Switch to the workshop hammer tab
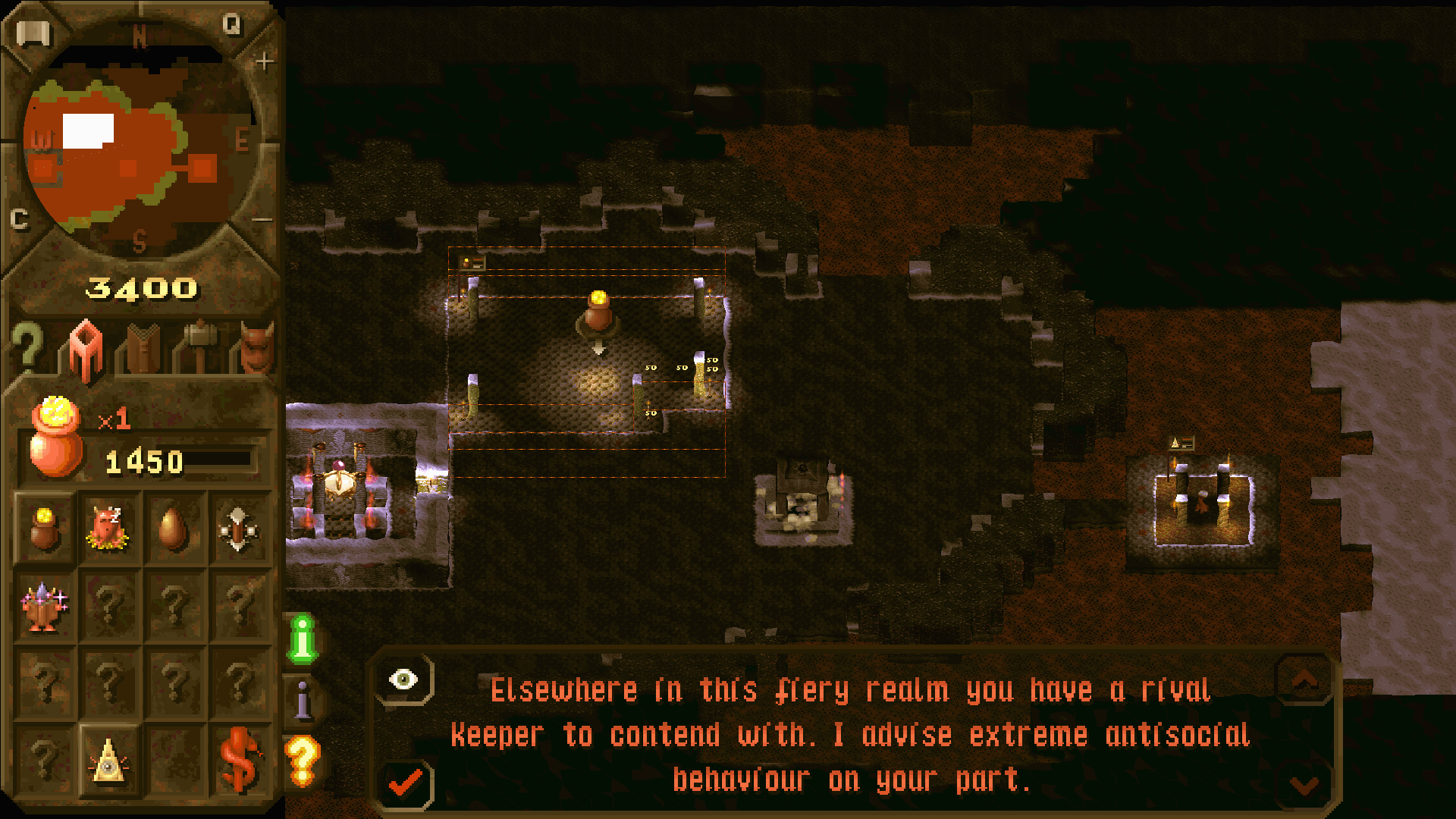 [200, 347]
